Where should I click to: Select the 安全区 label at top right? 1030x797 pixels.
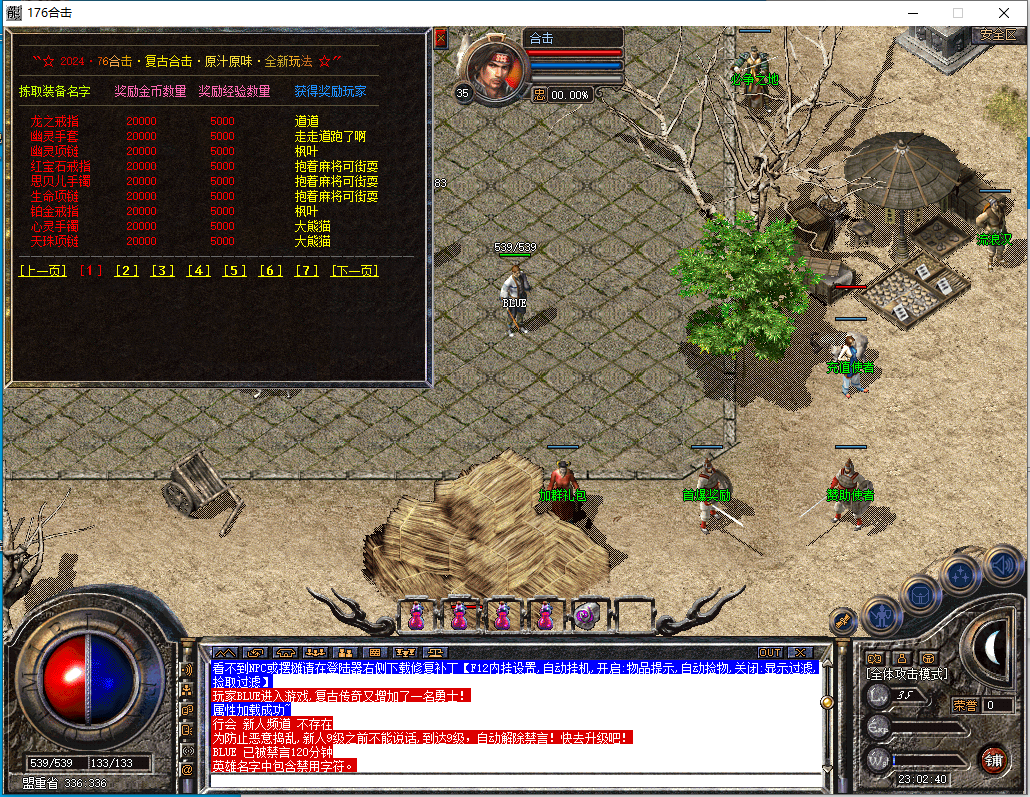tap(997, 34)
